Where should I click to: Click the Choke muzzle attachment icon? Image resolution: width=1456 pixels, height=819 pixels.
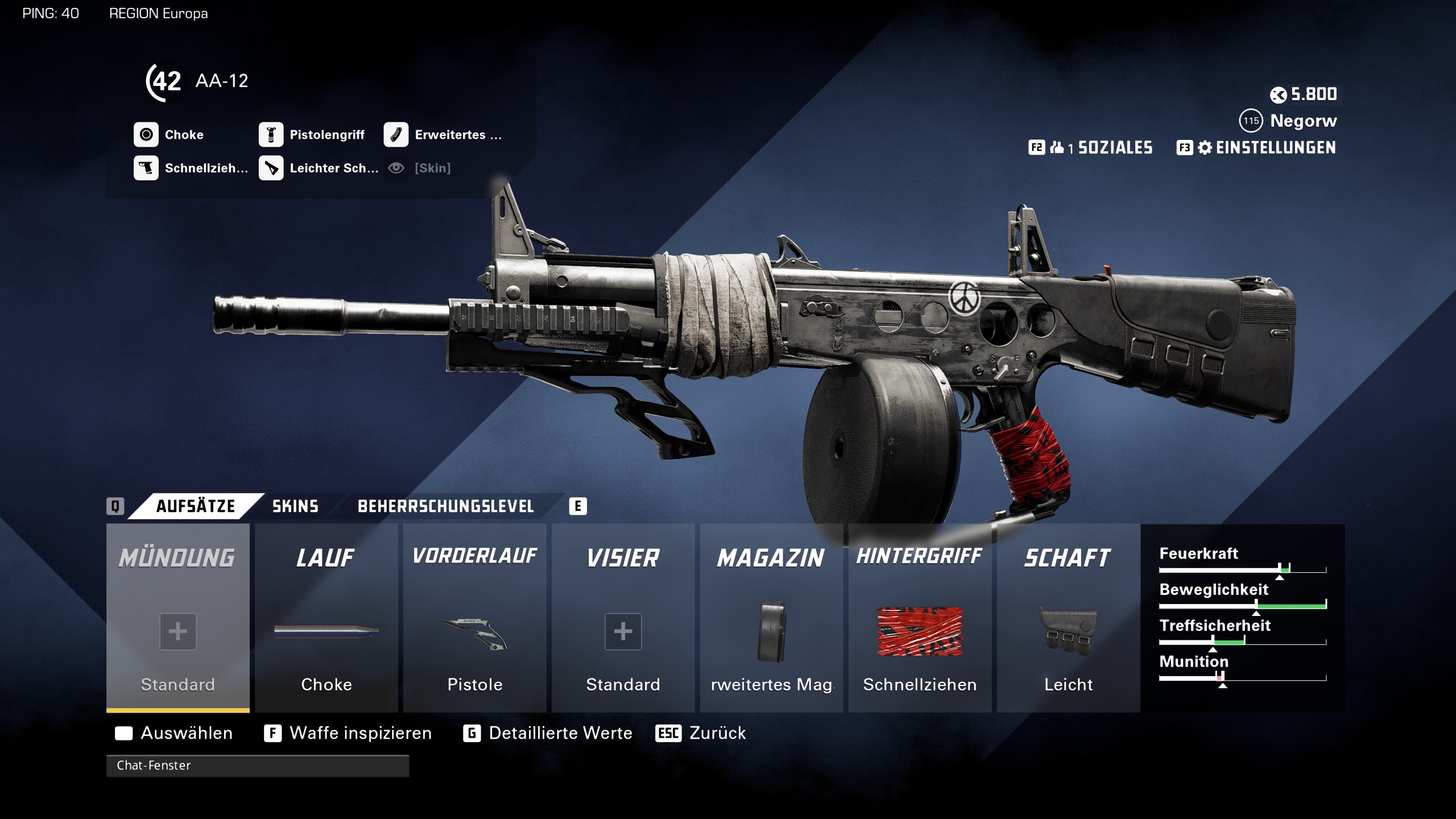147,135
